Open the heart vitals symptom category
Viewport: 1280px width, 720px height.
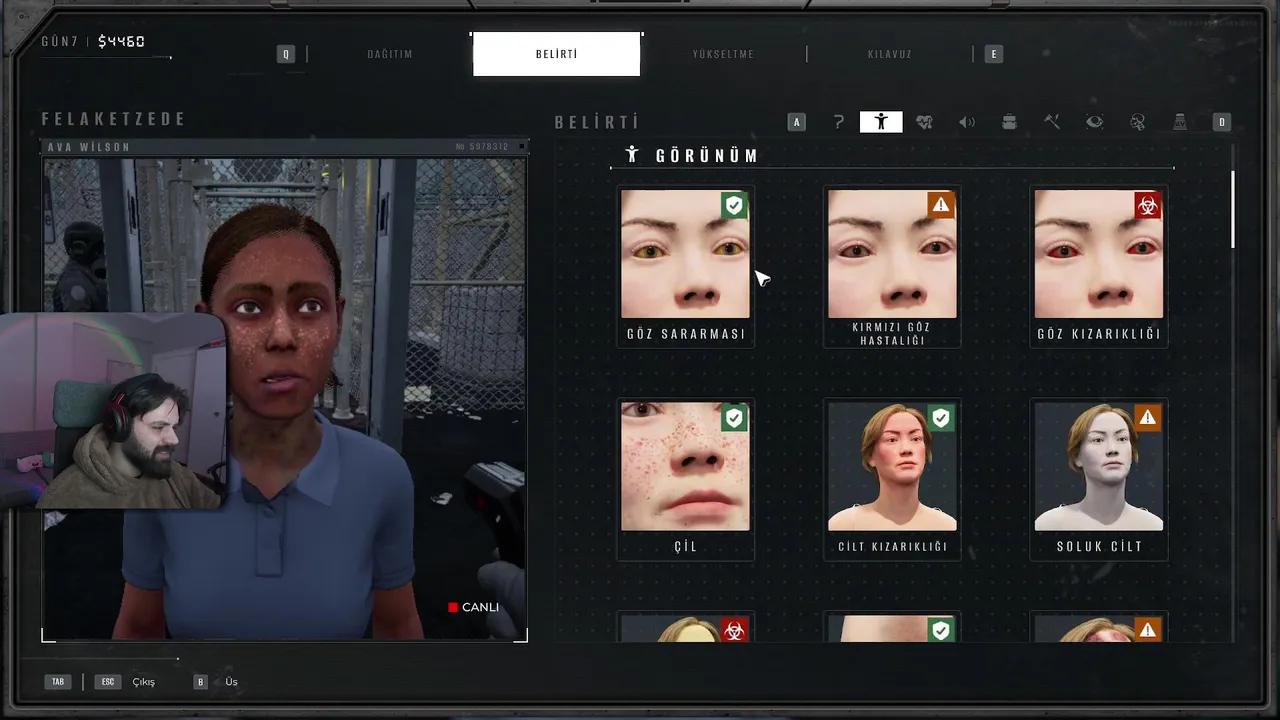click(x=924, y=122)
